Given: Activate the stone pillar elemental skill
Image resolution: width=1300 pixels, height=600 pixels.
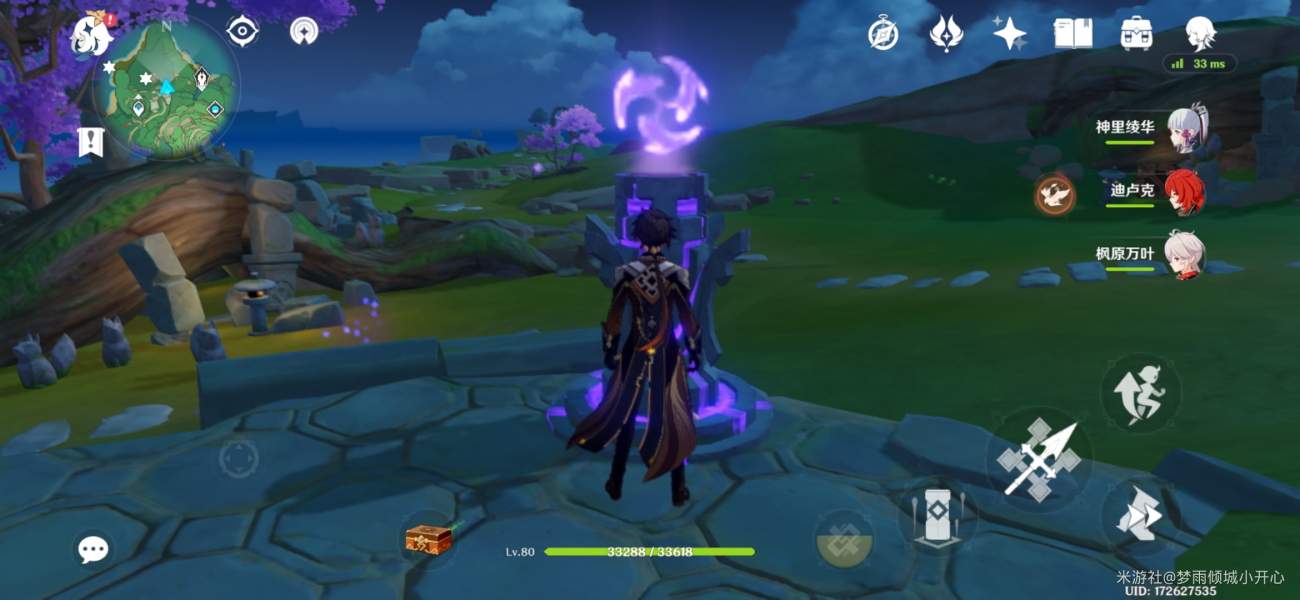Looking at the screenshot, I should 936,516.
